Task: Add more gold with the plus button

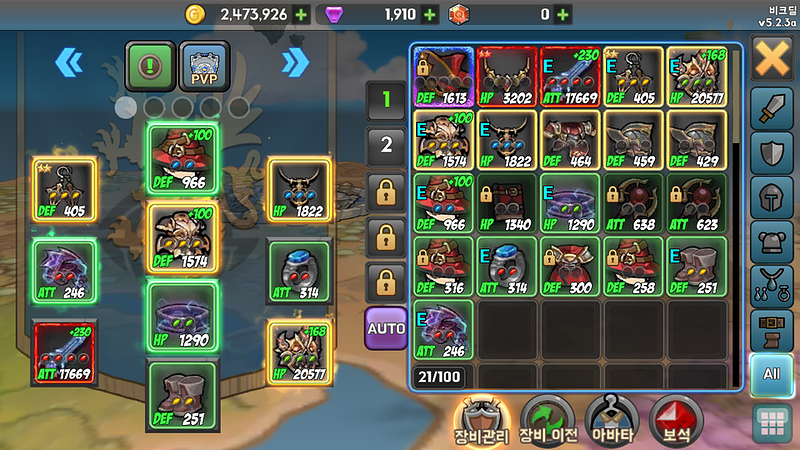Action: 302,14
